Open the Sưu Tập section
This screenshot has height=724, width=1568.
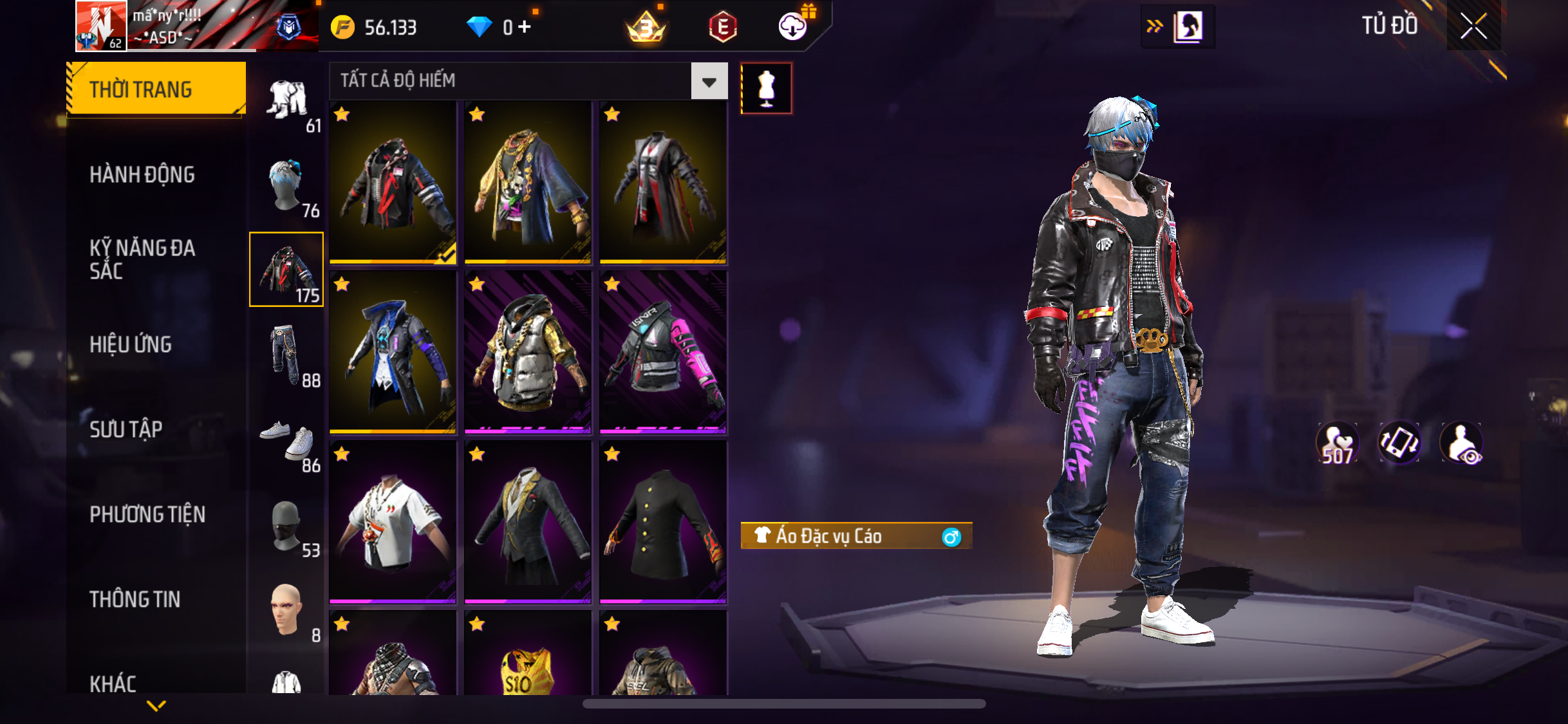pos(126,429)
